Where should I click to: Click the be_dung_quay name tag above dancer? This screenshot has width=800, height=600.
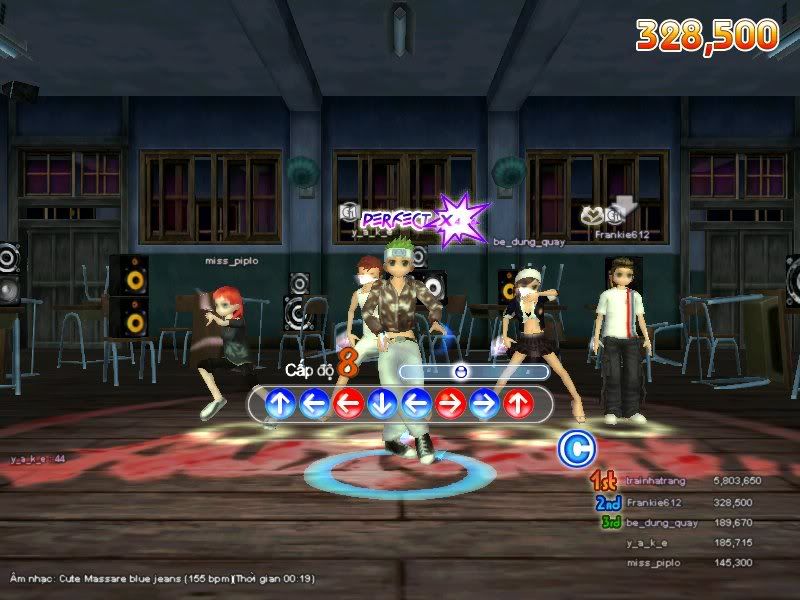(x=529, y=241)
